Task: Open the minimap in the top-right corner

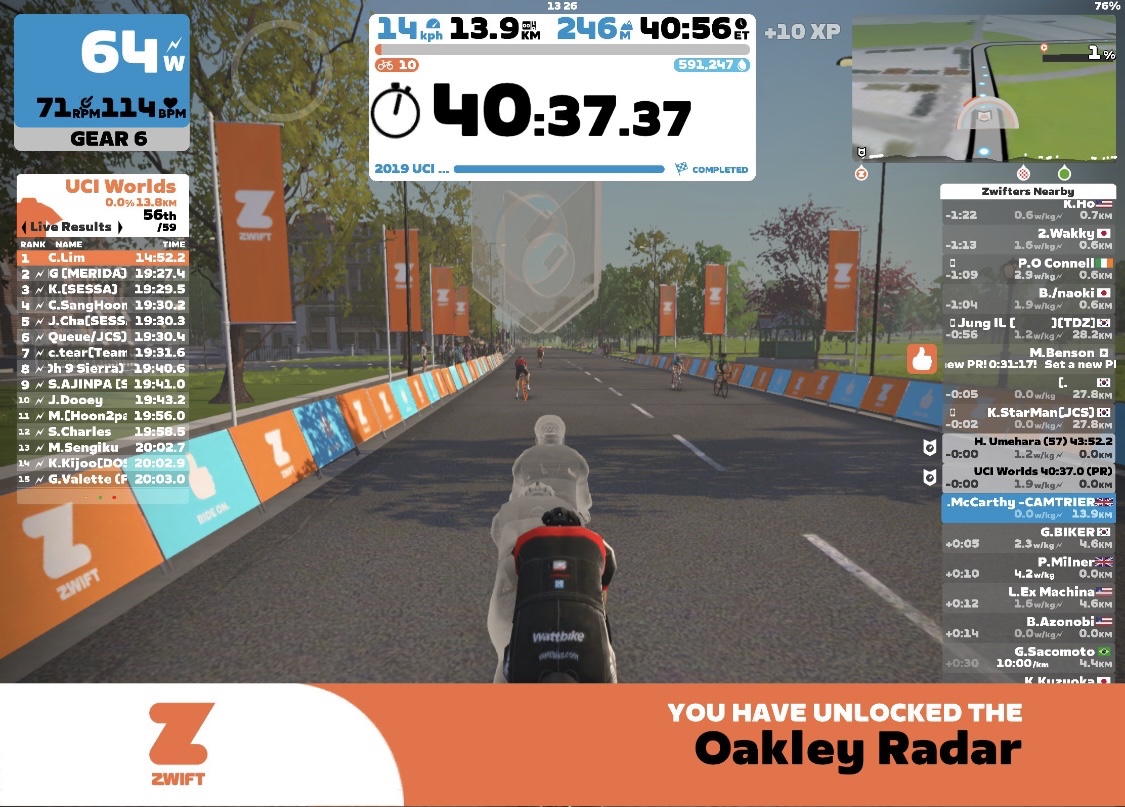Action: pos(983,88)
